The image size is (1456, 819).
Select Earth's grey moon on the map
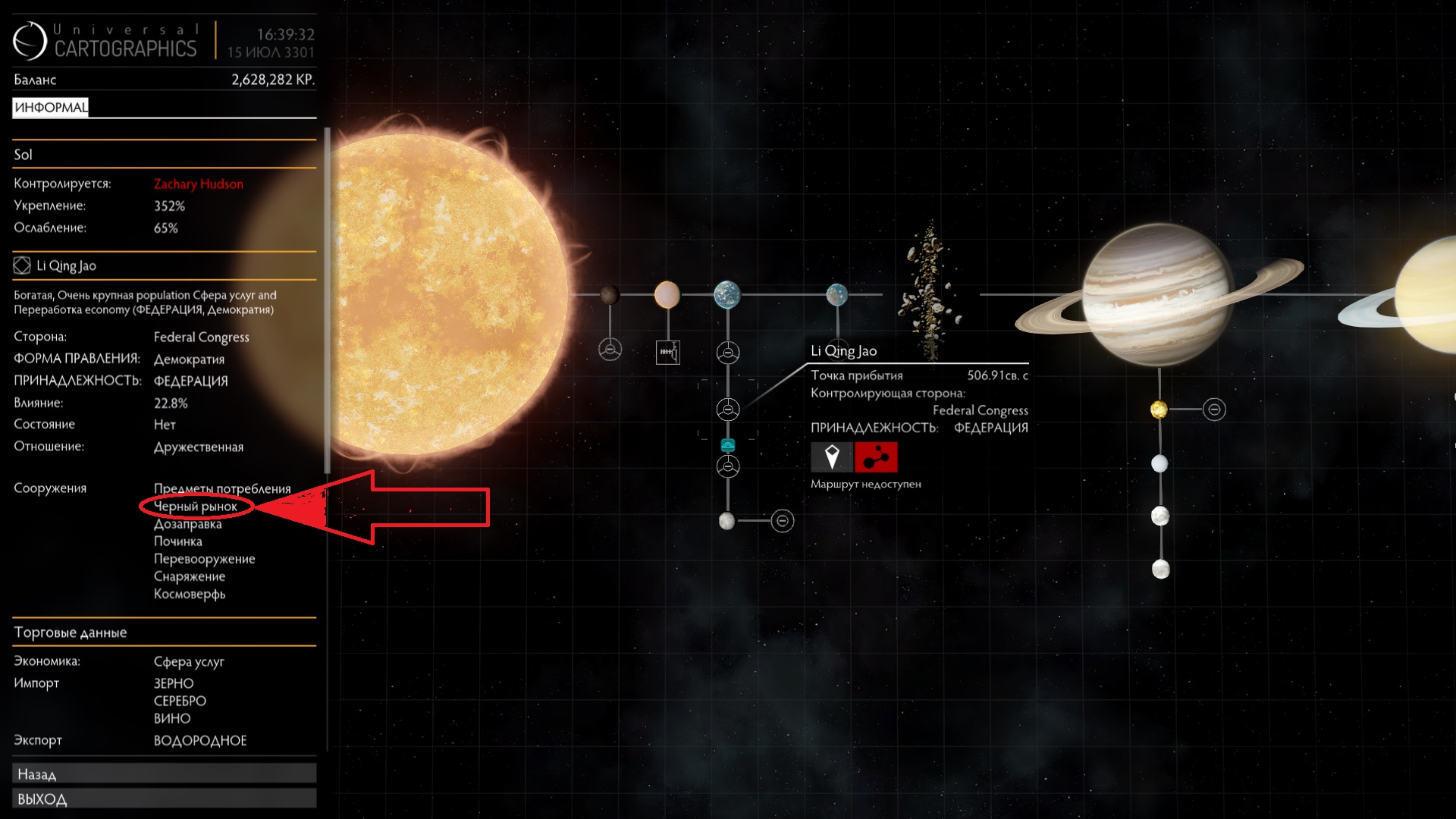pyautogui.click(x=726, y=521)
